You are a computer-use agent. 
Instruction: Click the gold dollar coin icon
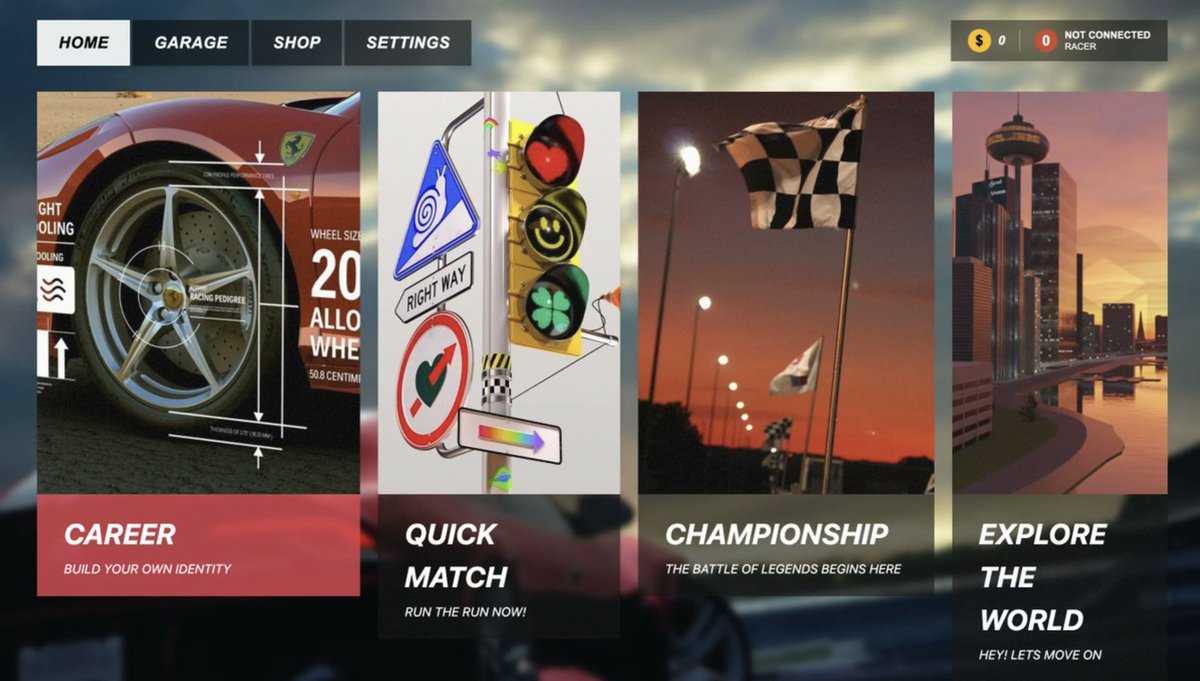(979, 41)
